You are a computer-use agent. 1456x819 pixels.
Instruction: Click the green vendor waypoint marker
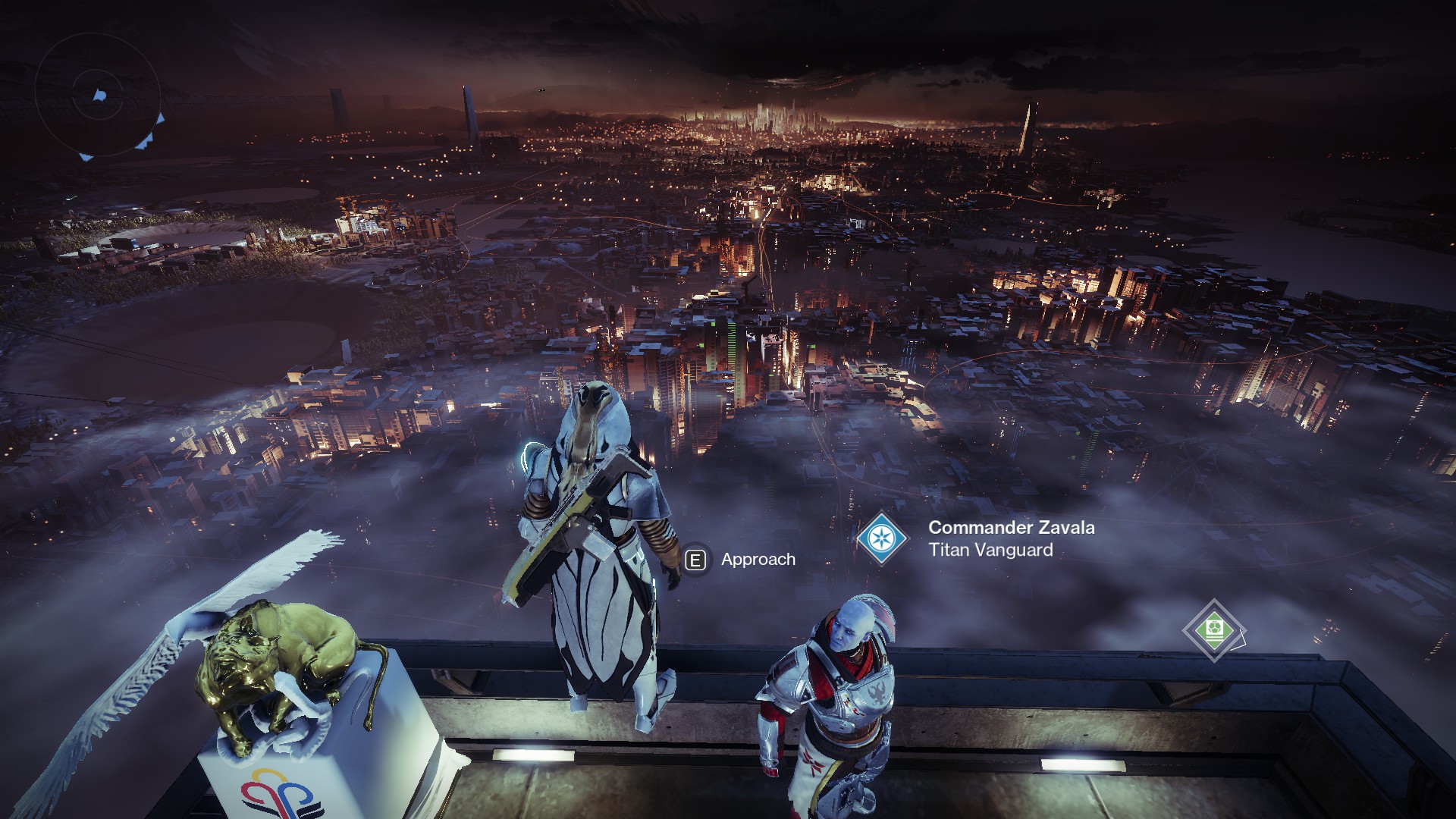tap(1213, 630)
